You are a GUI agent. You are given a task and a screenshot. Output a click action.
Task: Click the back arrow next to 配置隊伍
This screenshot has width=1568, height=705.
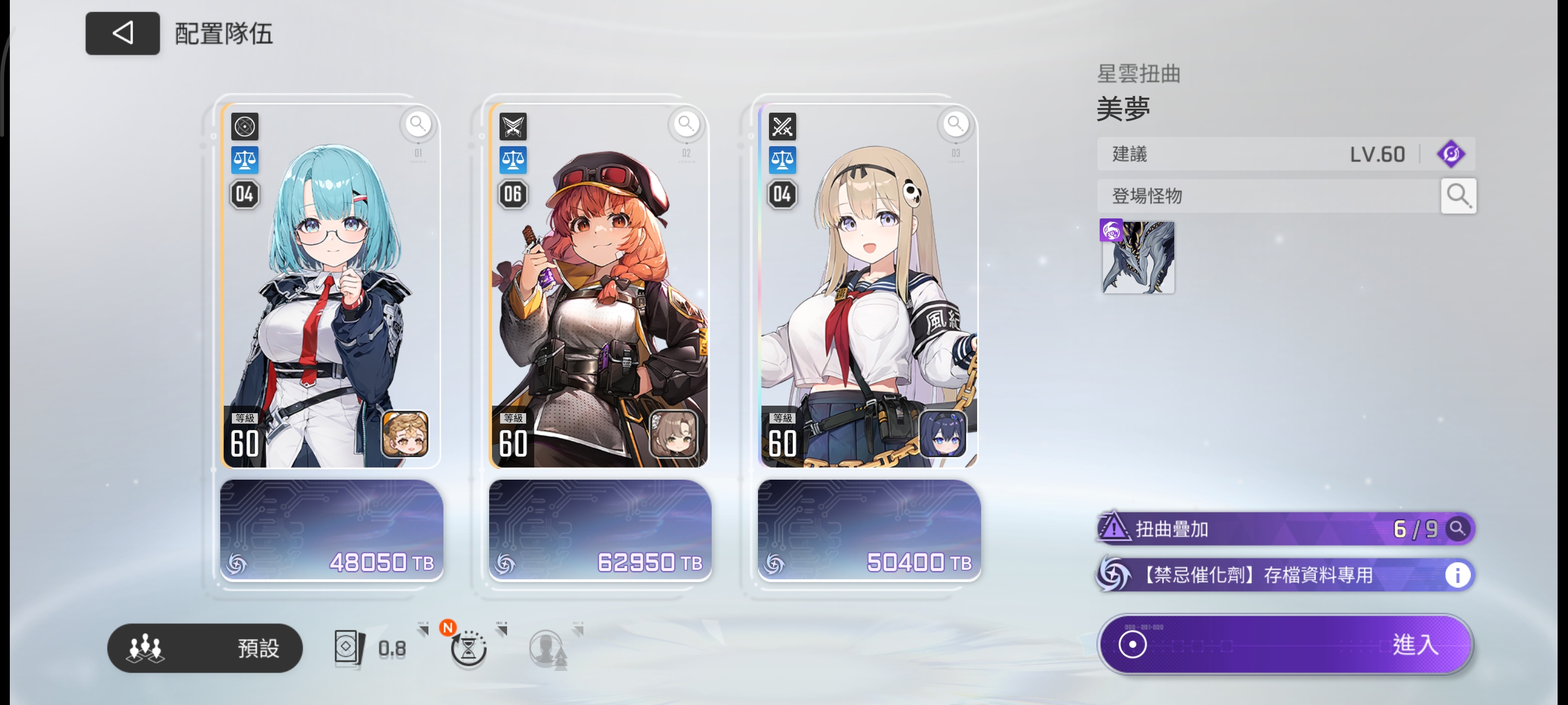(x=122, y=35)
